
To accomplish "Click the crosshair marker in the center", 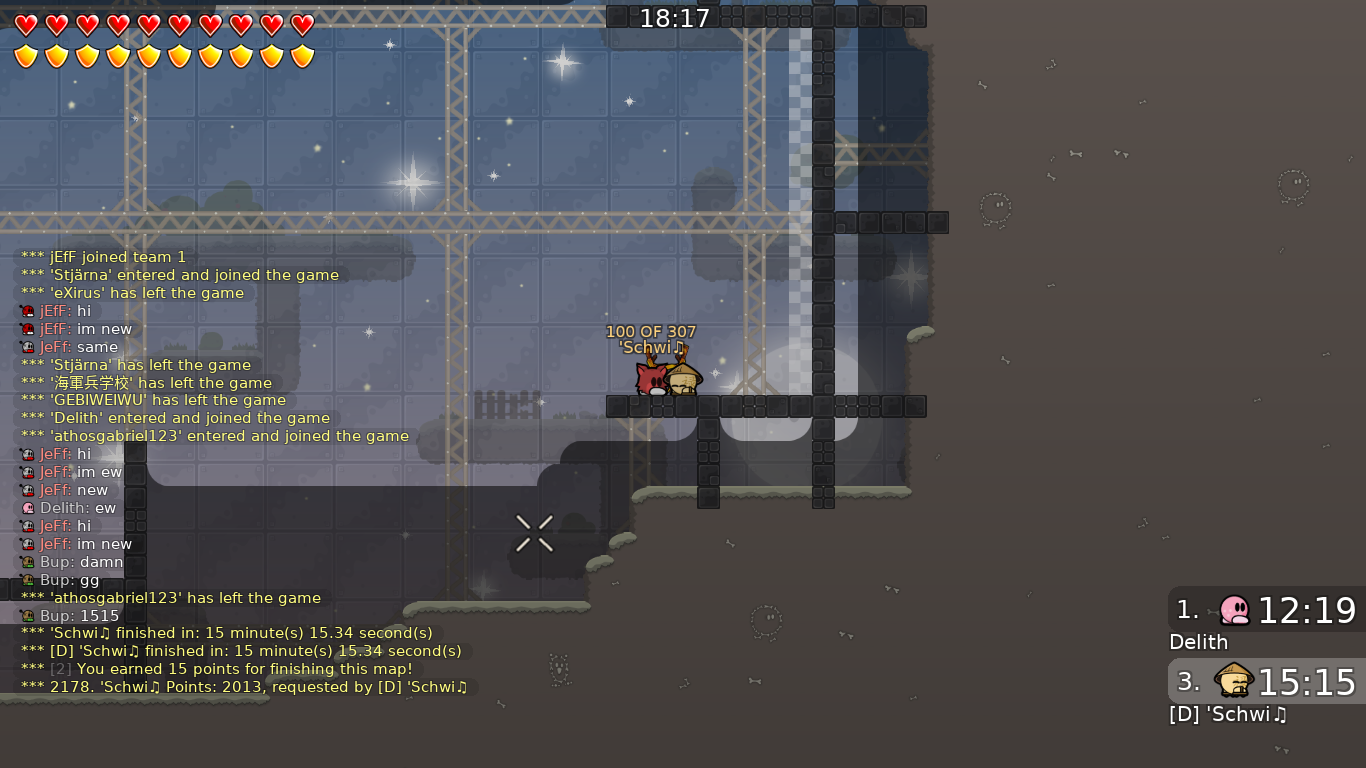I will (534, 533).
